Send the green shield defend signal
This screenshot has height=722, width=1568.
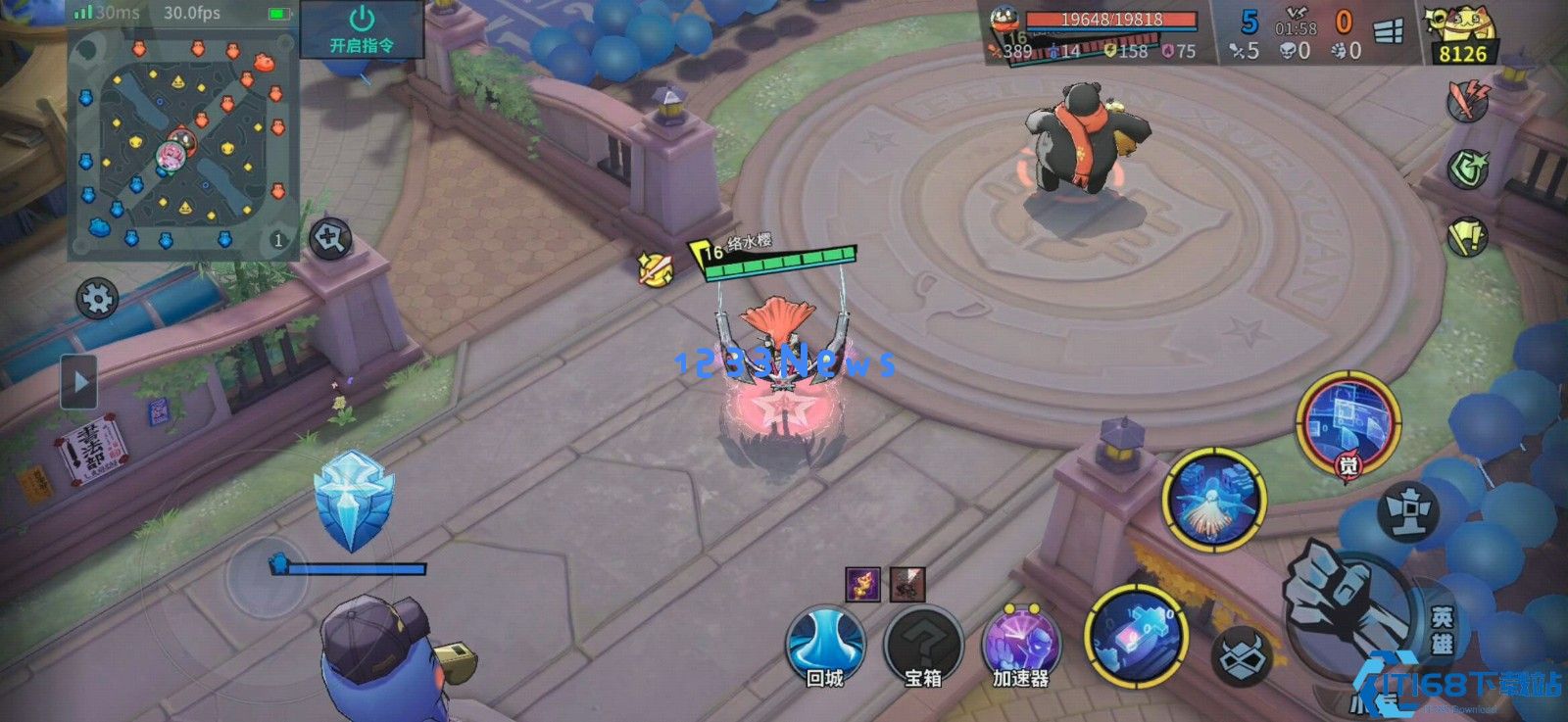coord(1467,168)
